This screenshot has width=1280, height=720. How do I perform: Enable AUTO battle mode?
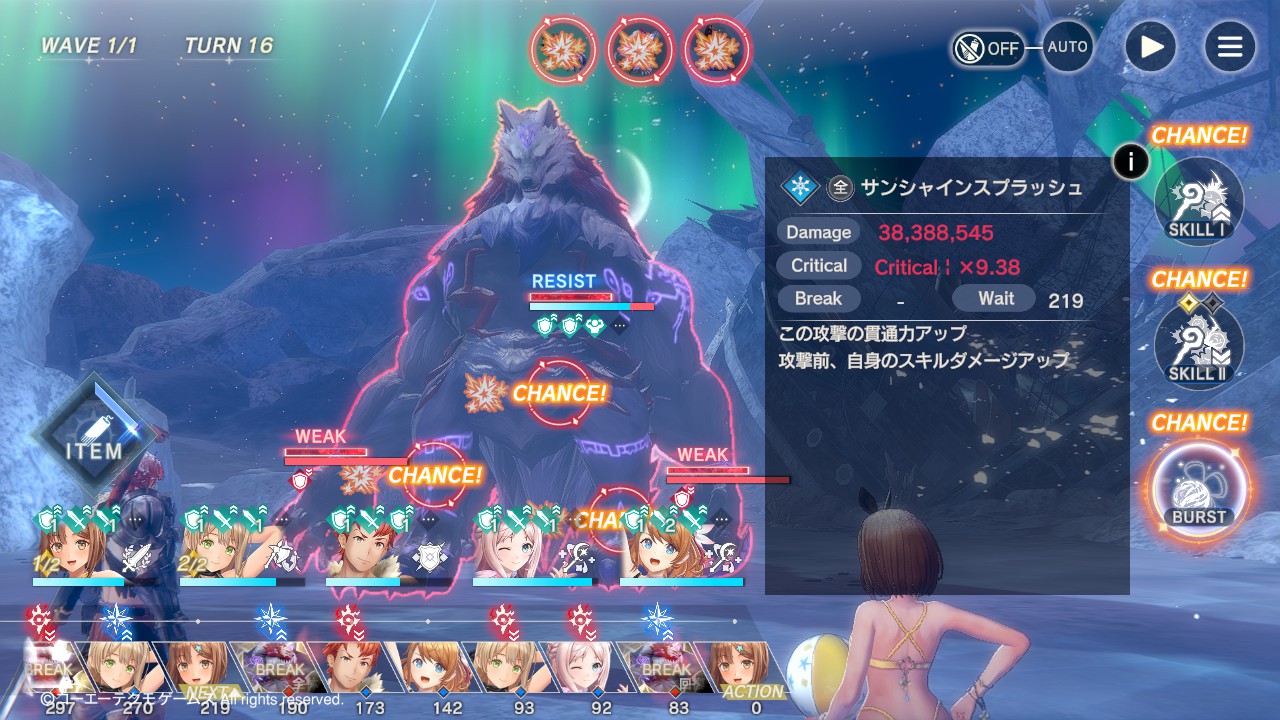[1067, 47]
